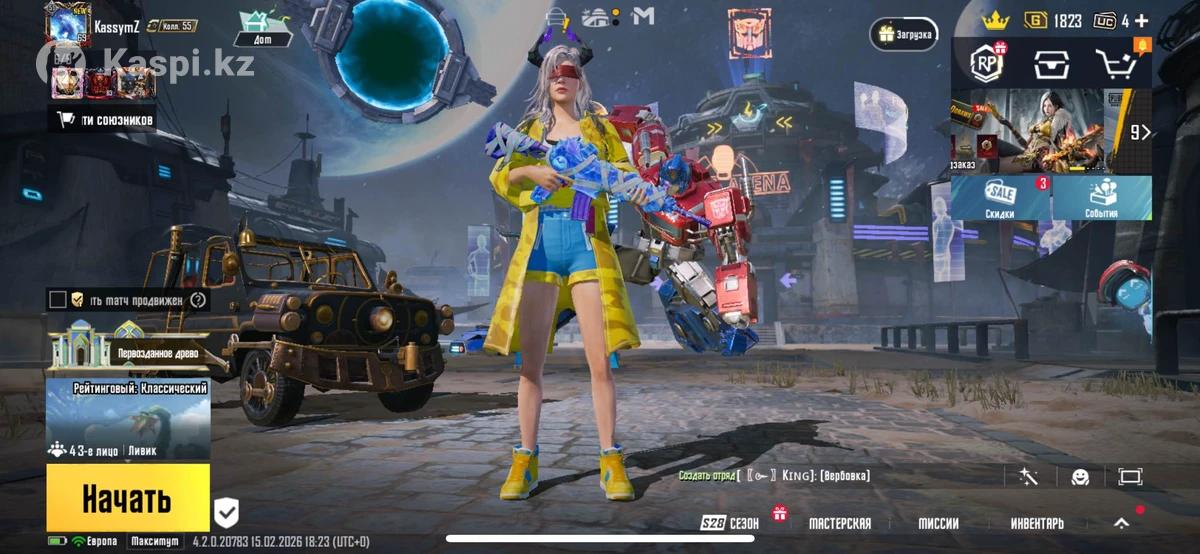Open the Скидки sale offers
The width and height of the screenshot is (1200, 554).
(1000, 198)
